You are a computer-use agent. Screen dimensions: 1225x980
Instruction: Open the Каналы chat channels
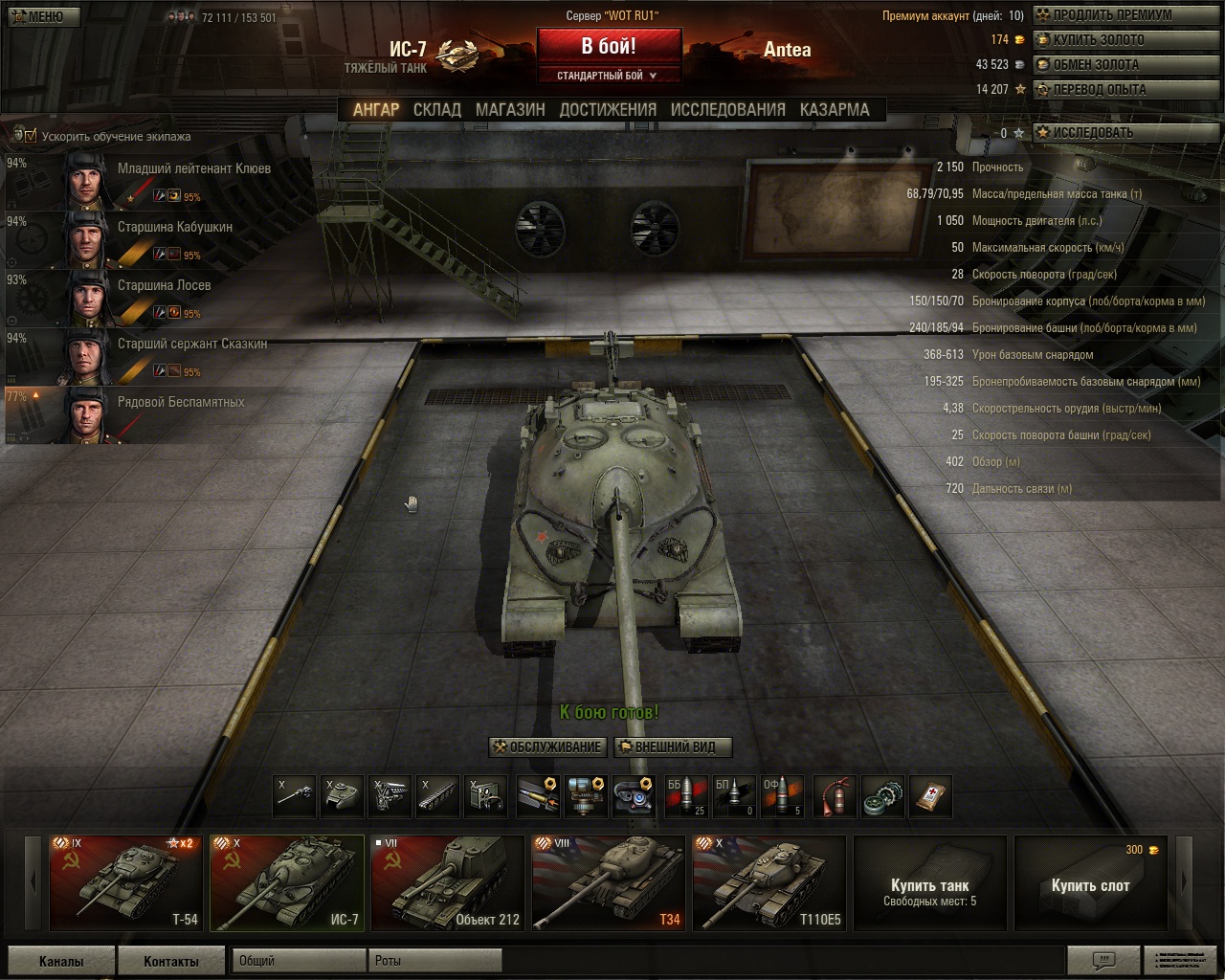coord(61,961)
